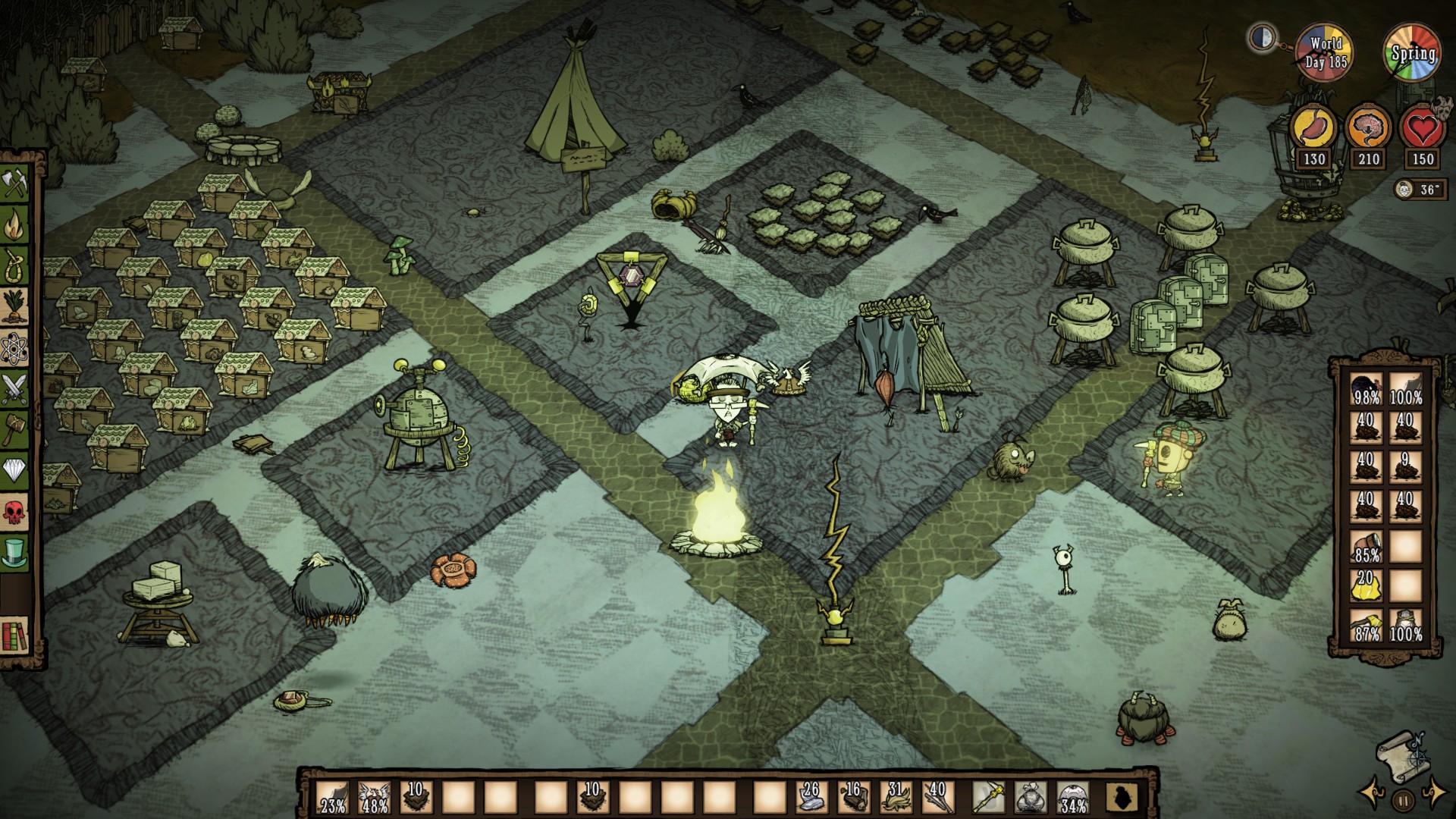Choose the golden axe at 87%

coord(1367,626)
